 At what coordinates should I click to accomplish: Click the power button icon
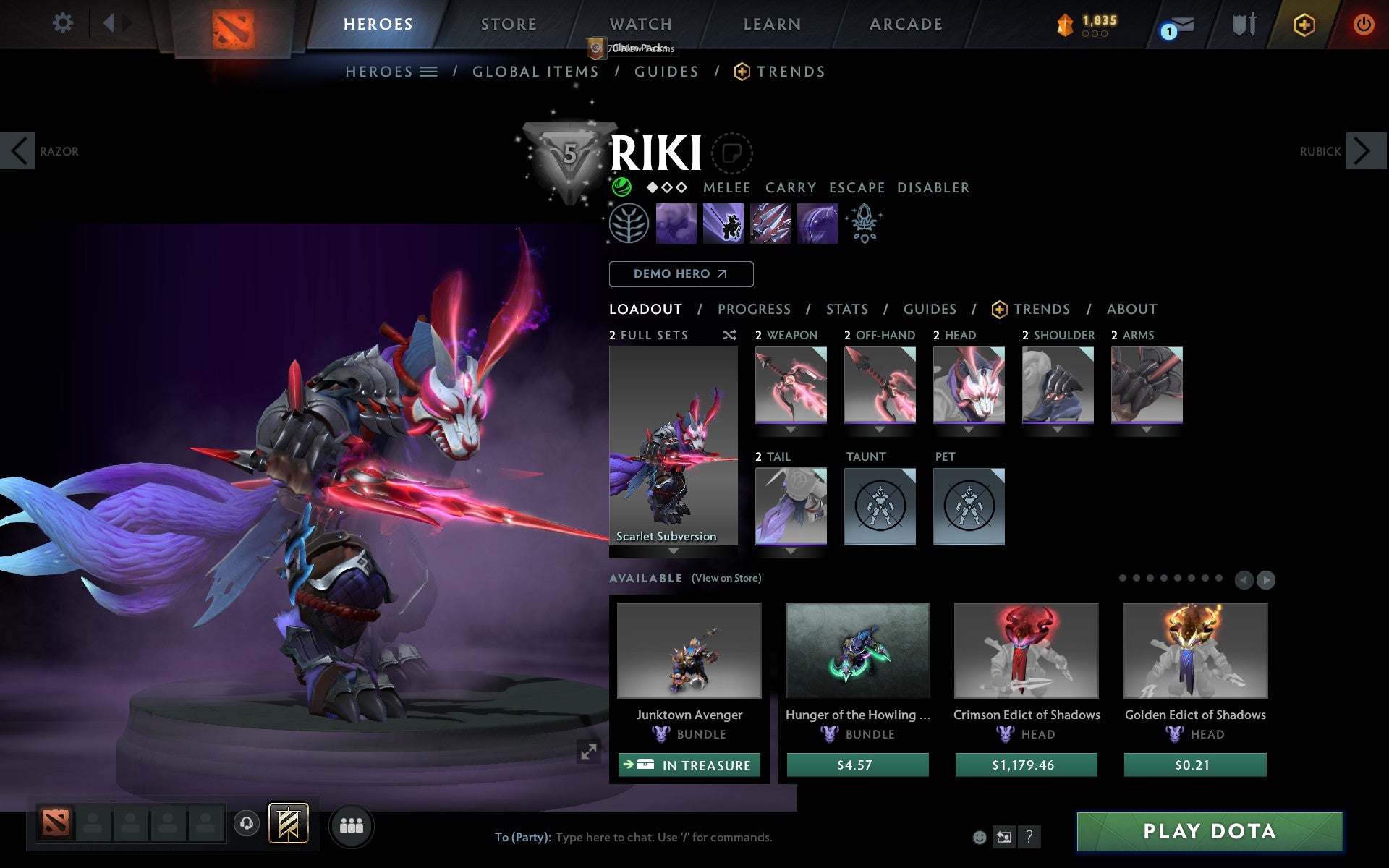(x=1363, y=24)
